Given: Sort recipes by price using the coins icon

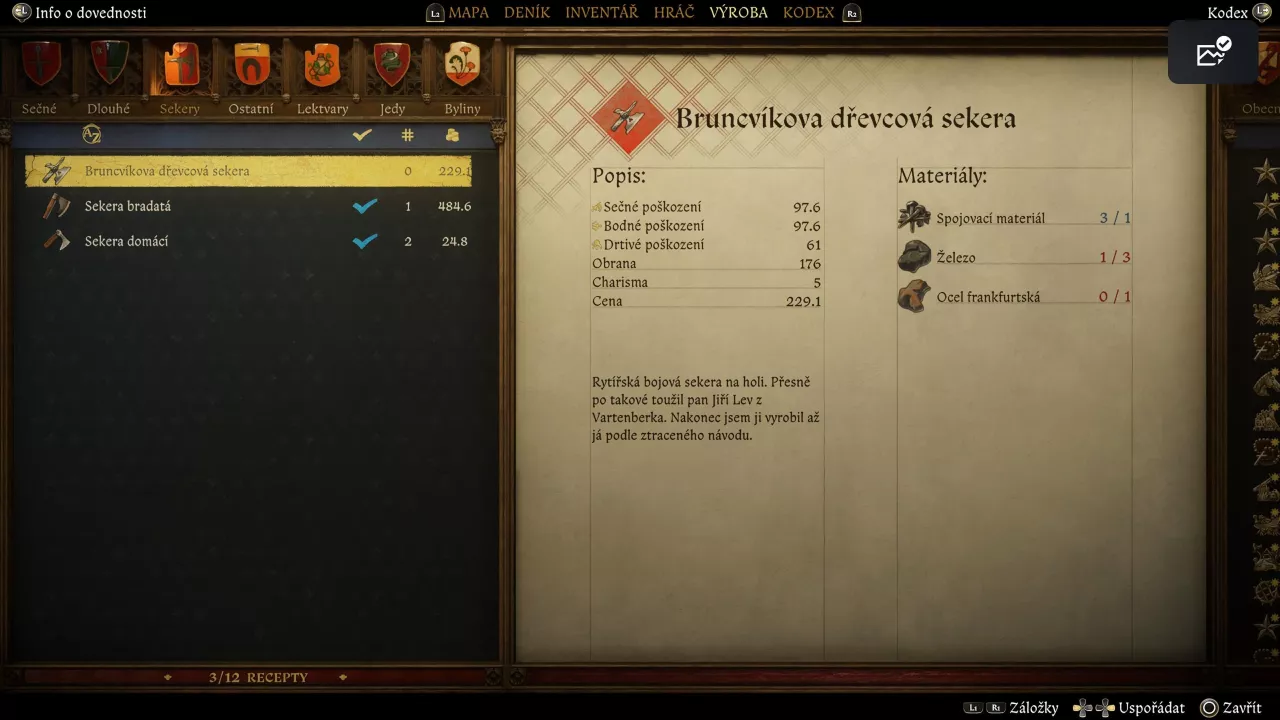Looking at the screenshot, I should tap(452, 134).
